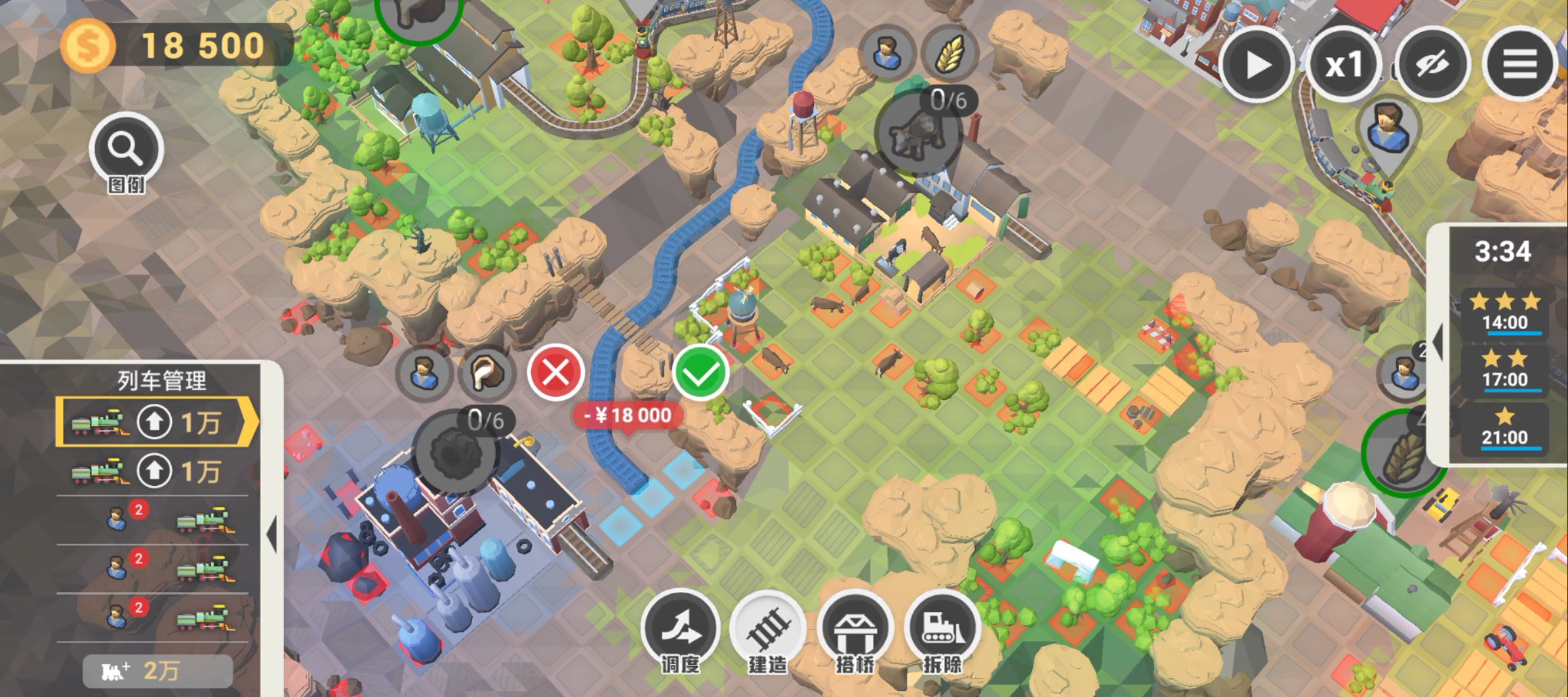Open the hamburger menu
This screenshot has width=1568, height=697.
pyautogui.click(x=1519, y=65)
